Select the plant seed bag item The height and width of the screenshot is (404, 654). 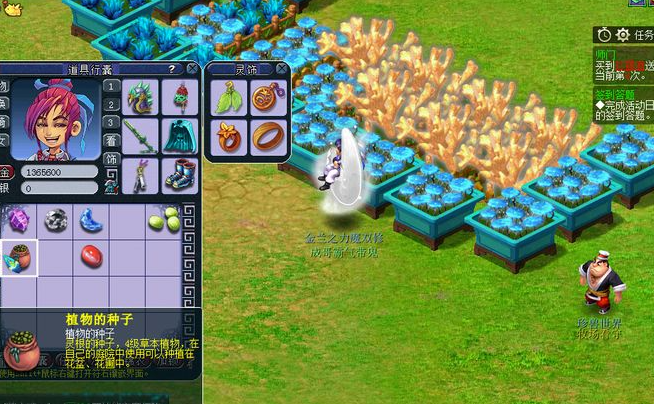(18, 255)
